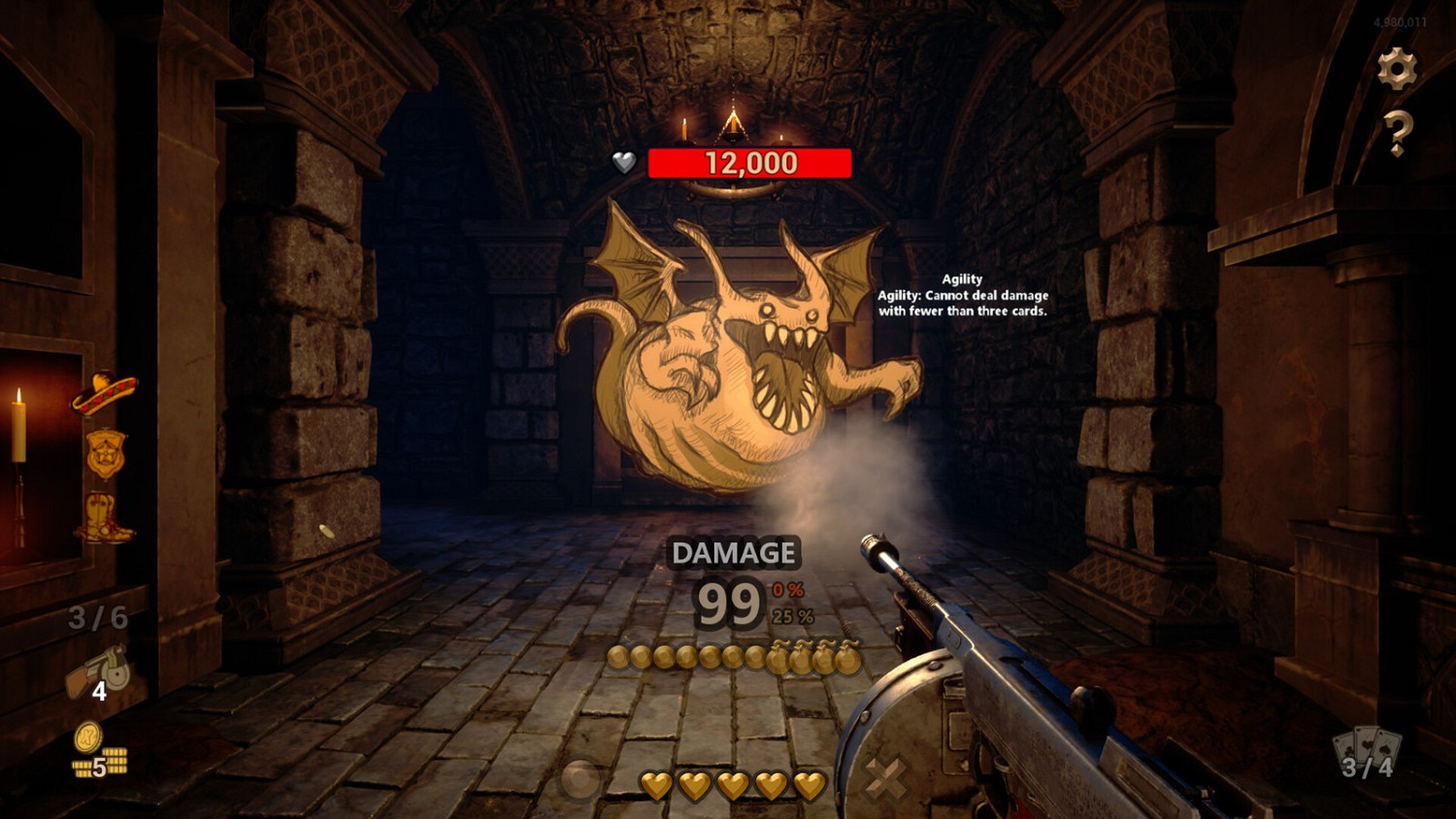Image resolution: width=1456 pixels, height=819 pixels.
Task: Click the 25% multiplier text
Action: 792,614
